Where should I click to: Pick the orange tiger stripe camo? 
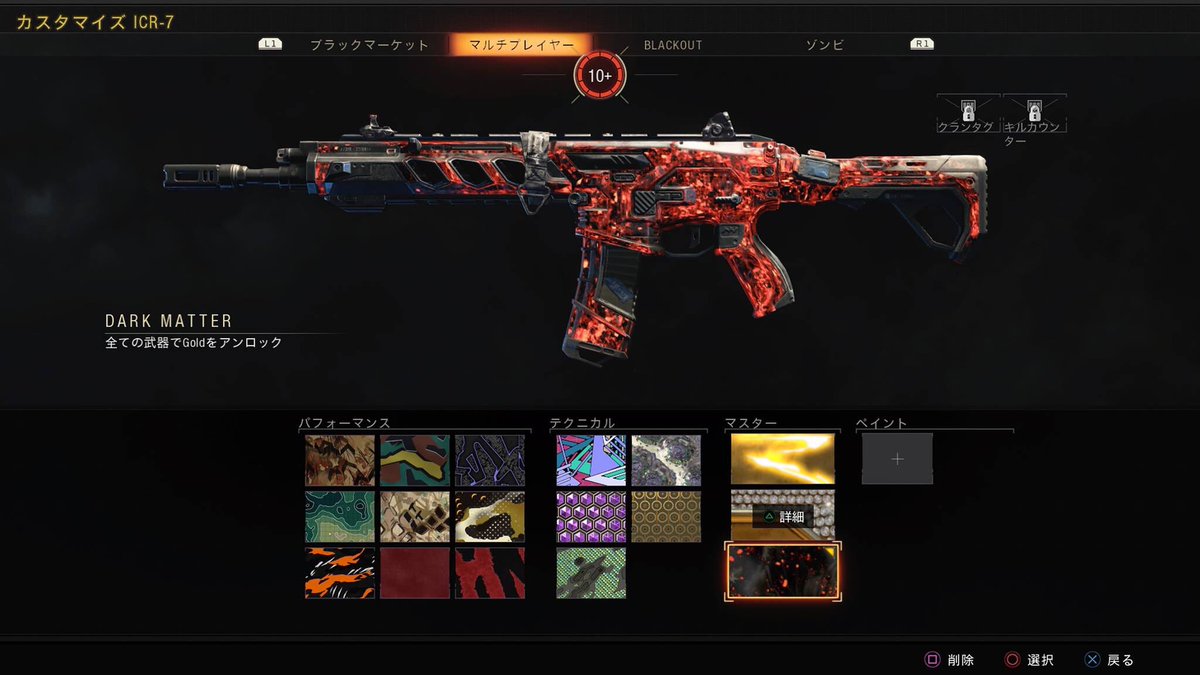[340, 573]
